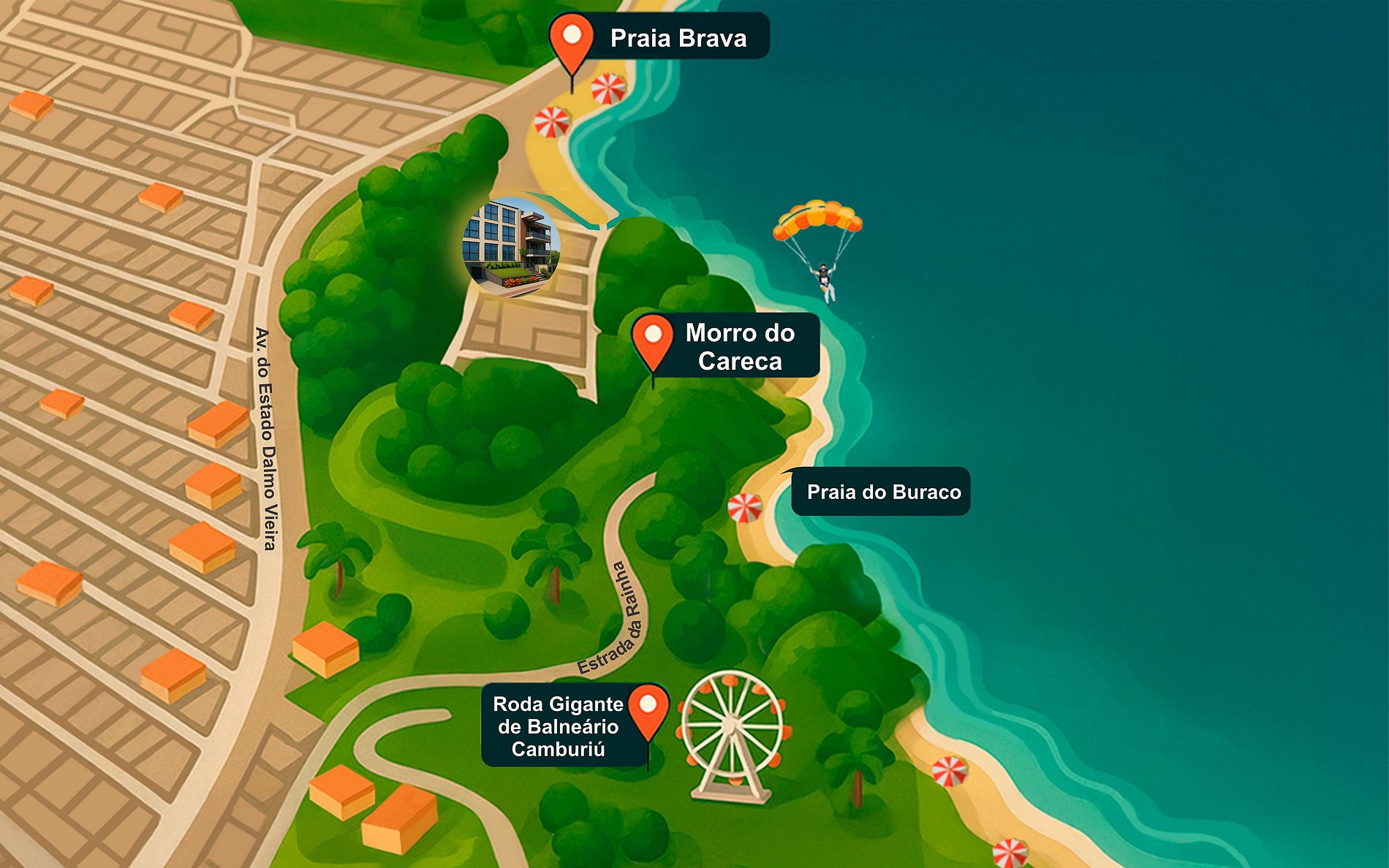Open the Roda Gigante de Balneário Camburiú label
Screen dimensions: 1389x868
[558, 726]
